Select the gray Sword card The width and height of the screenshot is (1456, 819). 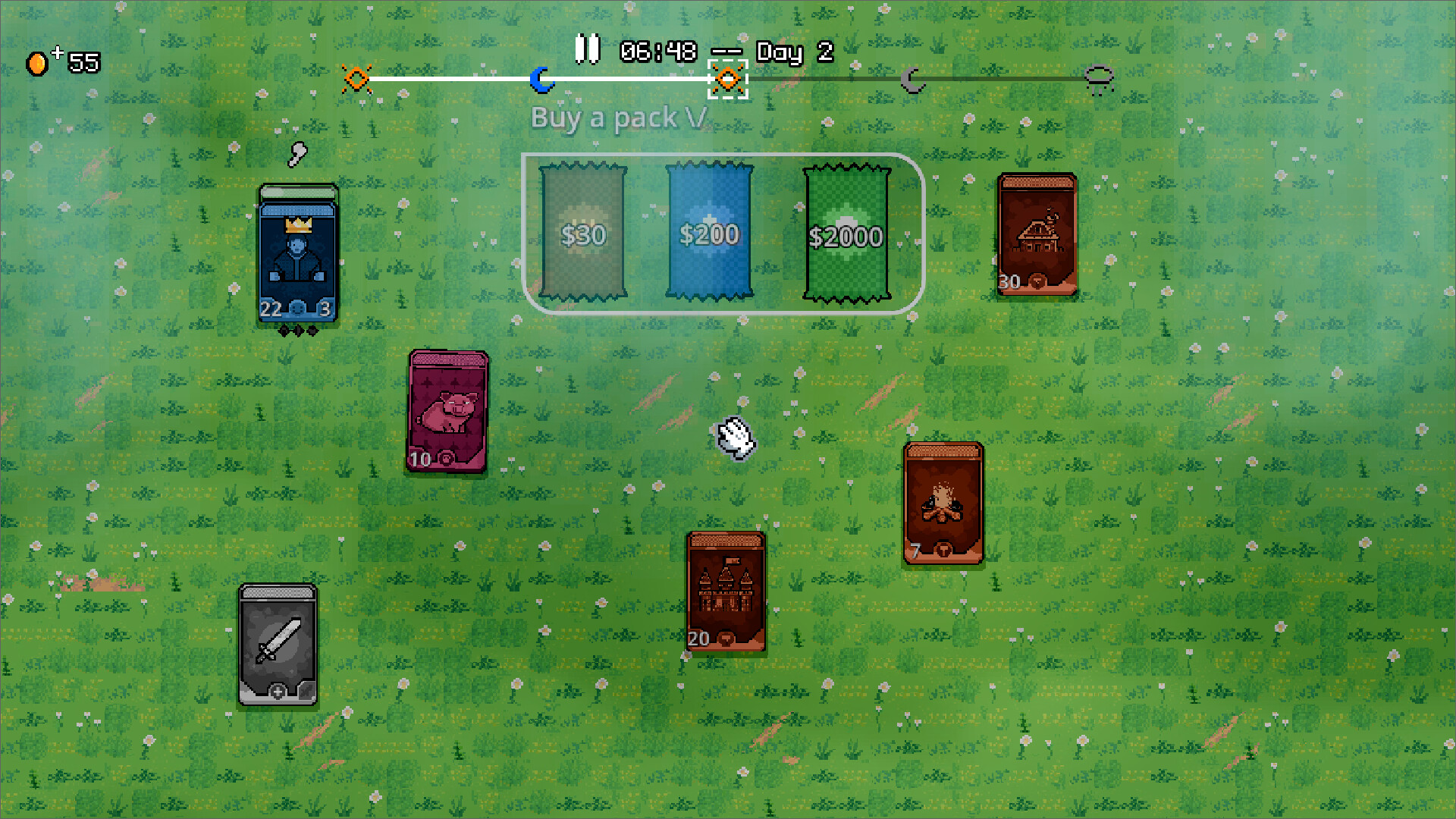278,645
